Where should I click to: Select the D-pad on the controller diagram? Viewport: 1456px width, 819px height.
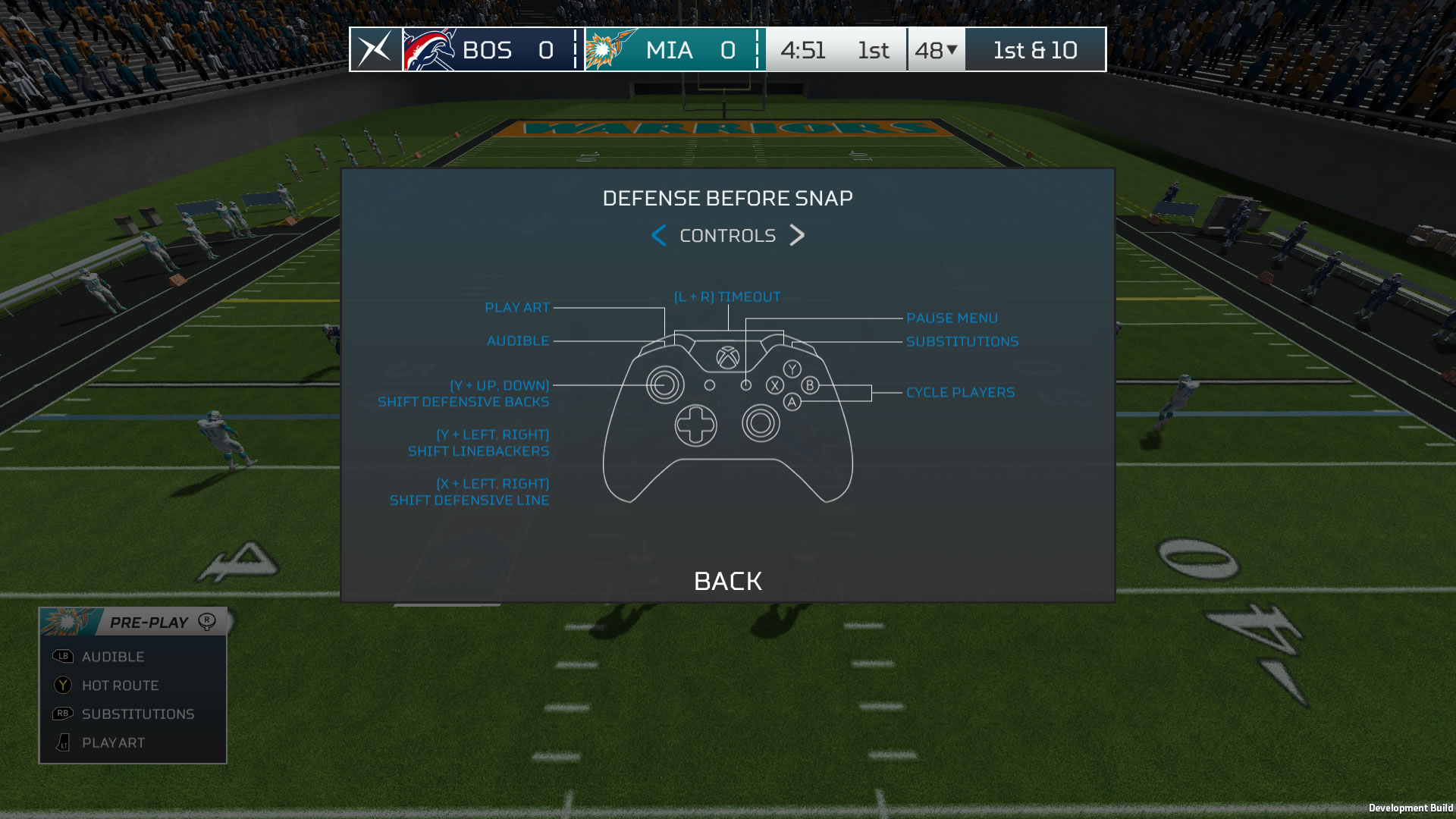(697, 425)
